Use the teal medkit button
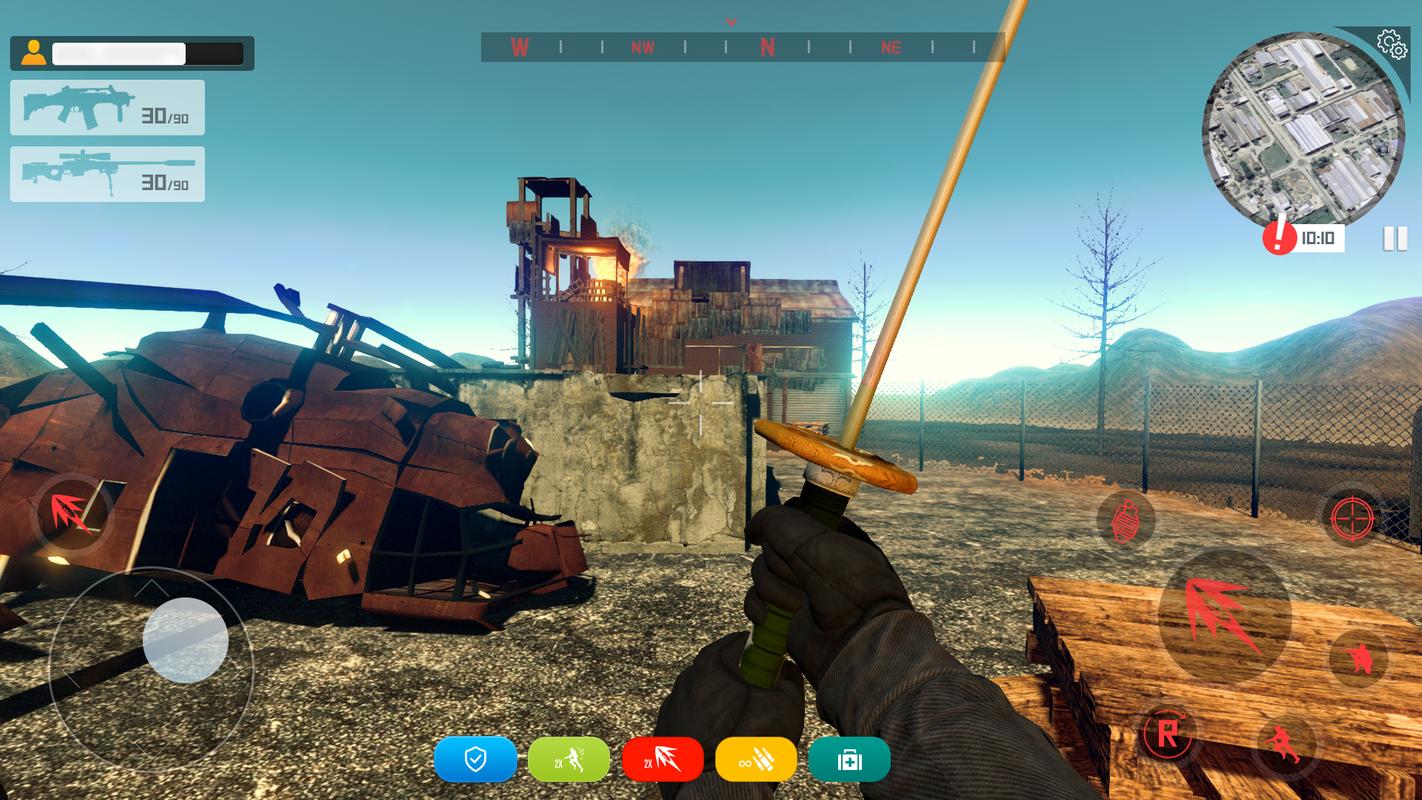Screen dimensions: 1422x800 (x=849, y=760)
